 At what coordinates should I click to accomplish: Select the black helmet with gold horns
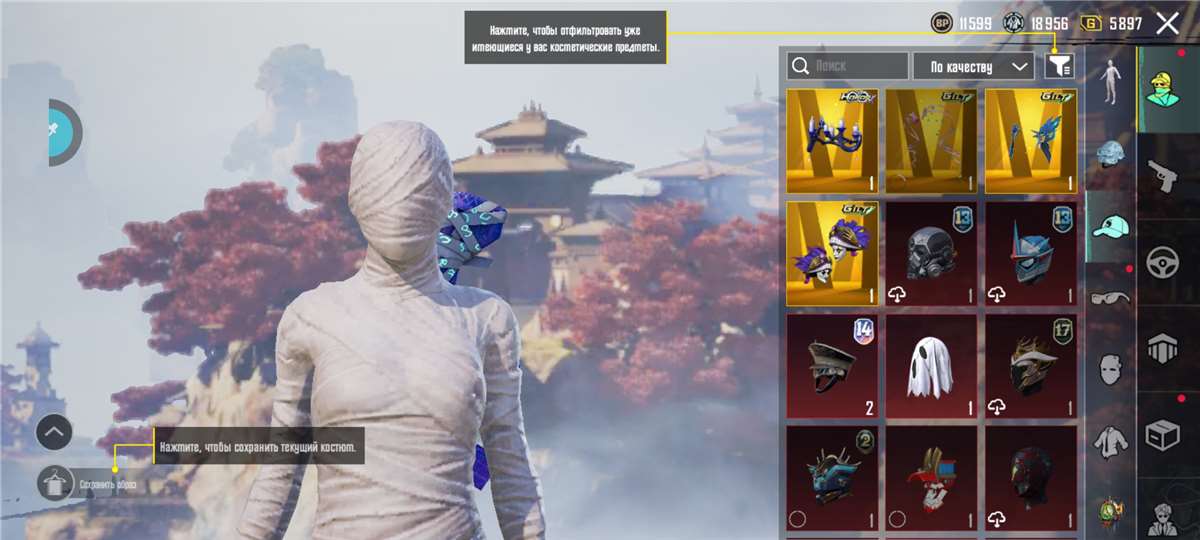pyautogui.click(x=1031, y=366)
